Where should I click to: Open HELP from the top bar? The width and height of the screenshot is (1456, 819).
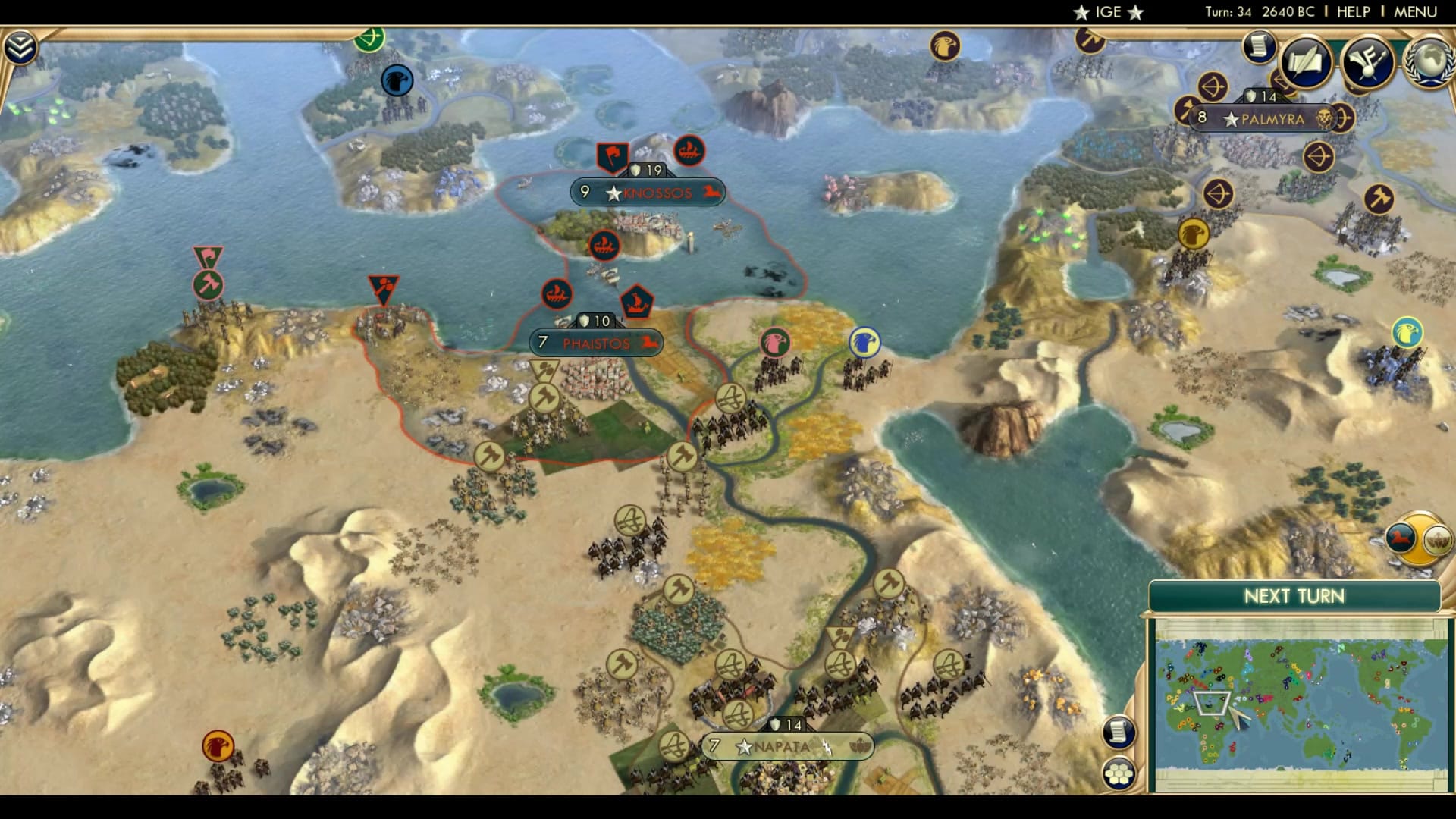[1355, 11]
